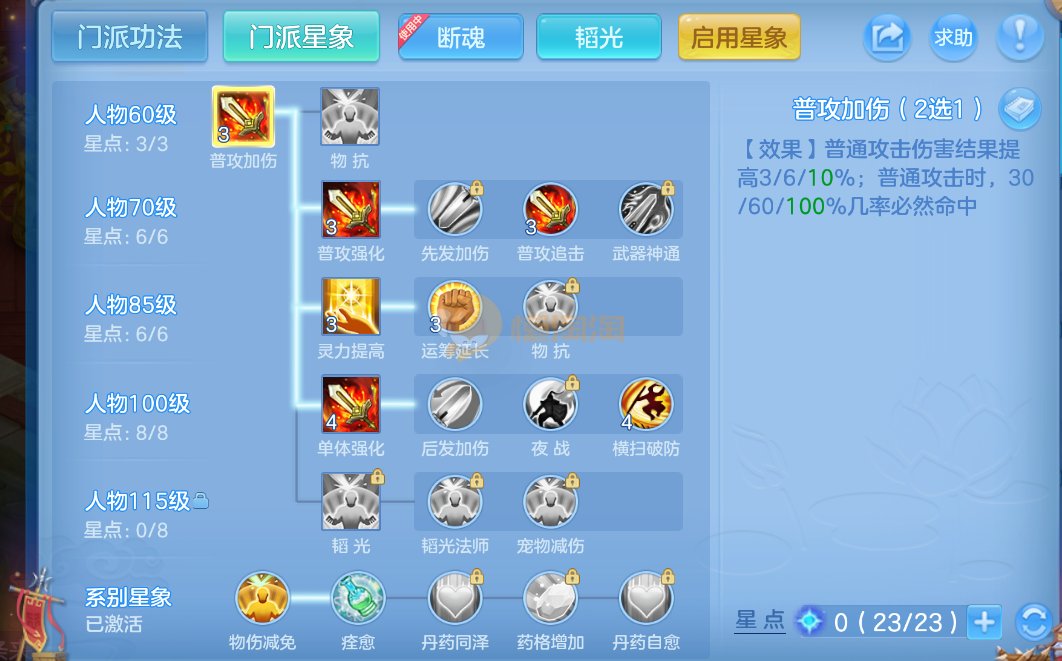The height and width of the screenshot is (661, 1062).
Task: Choose the 韬光 star scheme
Action: tap(598, 38)
